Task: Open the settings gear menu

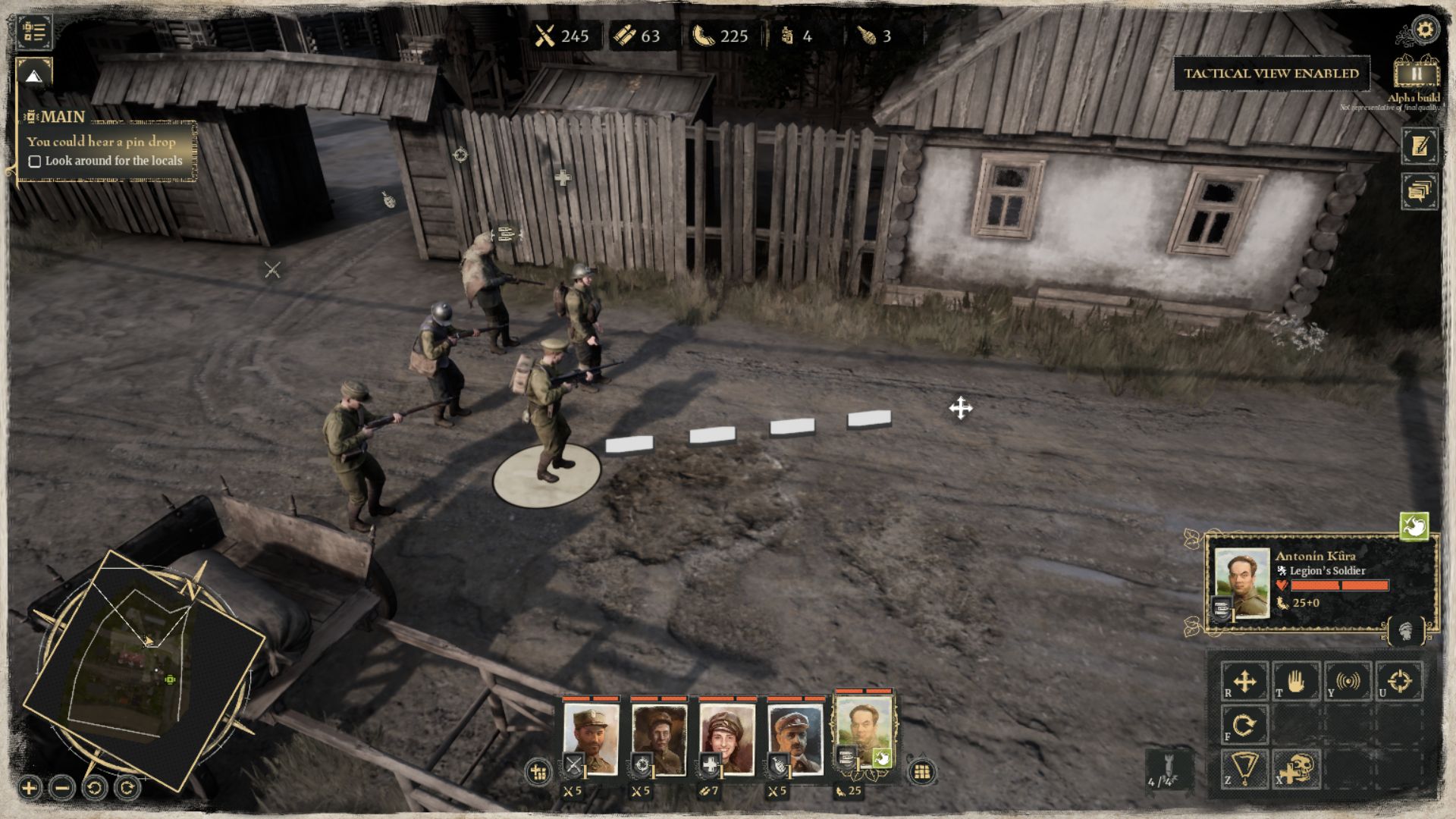Action: click(x=1425, y=30)
